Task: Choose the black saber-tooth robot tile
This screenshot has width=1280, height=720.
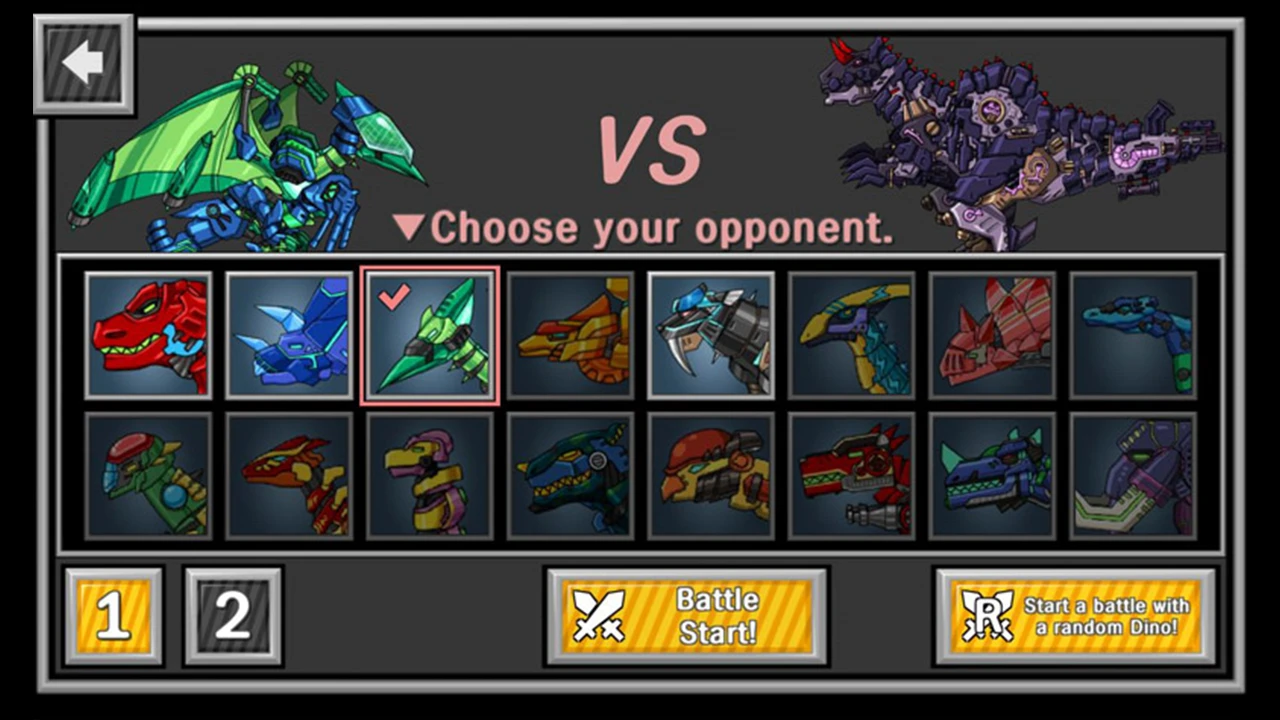Action: coord(711,335)
